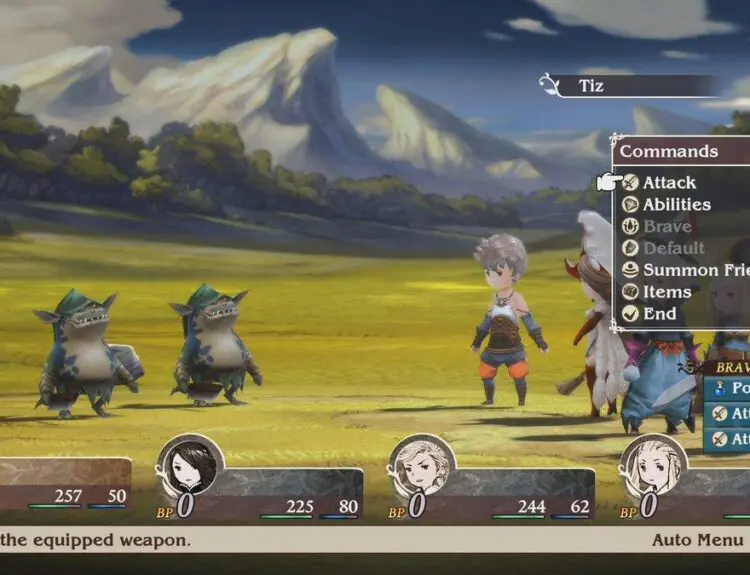
Task: Select the blonde character portrait
Action: (x=653, y=466)
